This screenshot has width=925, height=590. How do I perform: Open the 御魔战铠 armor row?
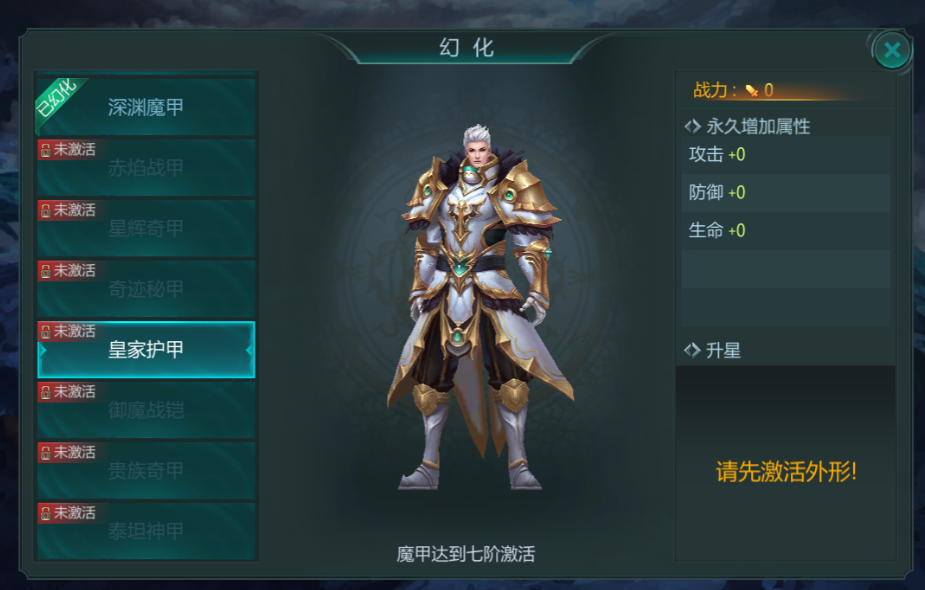146,410
